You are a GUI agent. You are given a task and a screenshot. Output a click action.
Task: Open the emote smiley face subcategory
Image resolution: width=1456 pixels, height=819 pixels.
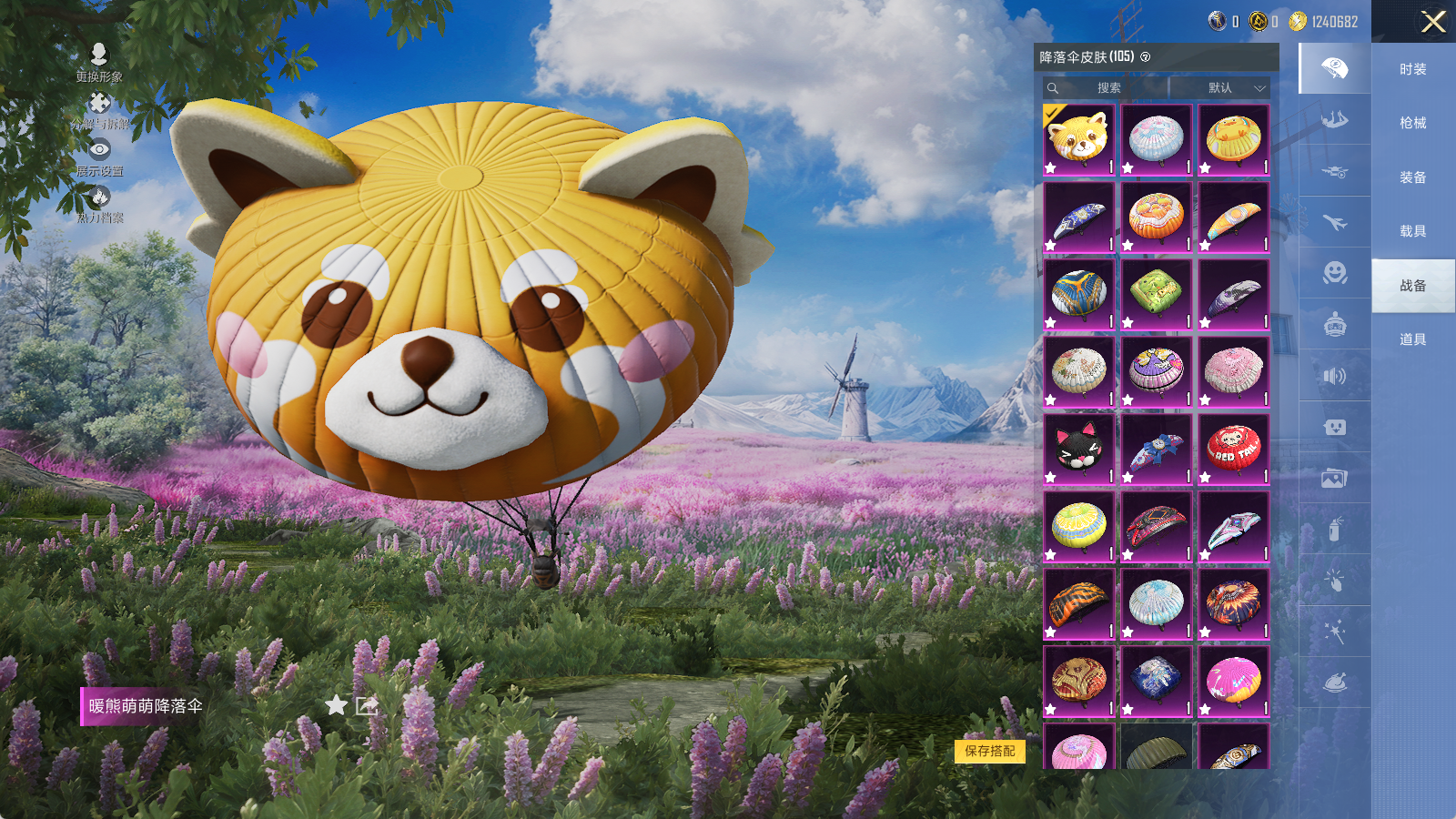click(1334, 273)
